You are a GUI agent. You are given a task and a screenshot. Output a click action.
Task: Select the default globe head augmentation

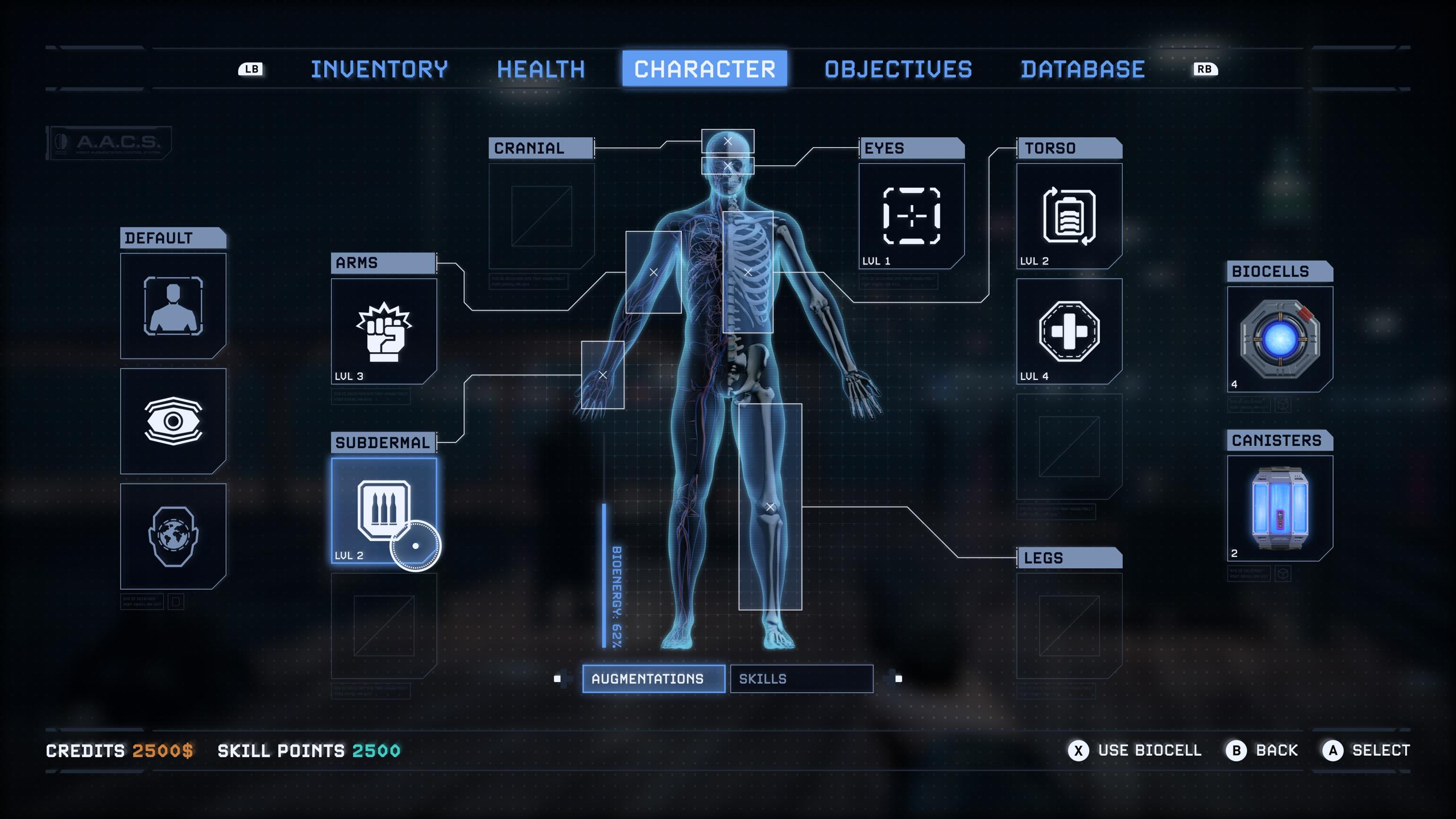pyautogui.click(x=173, y=536)
